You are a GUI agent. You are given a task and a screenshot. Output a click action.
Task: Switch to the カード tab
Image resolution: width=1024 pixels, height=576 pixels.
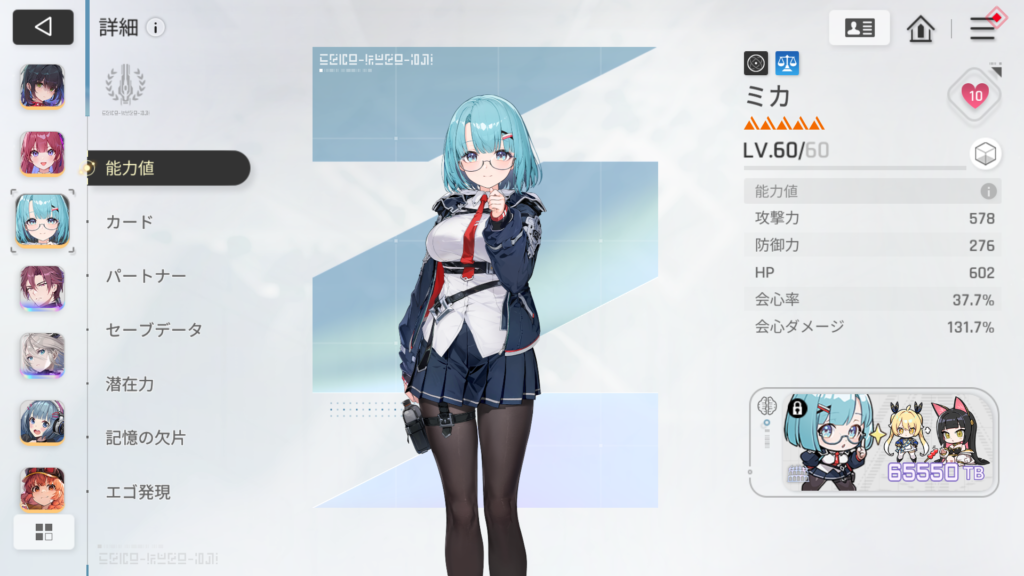pyautogui.click(x=130, y=222)
